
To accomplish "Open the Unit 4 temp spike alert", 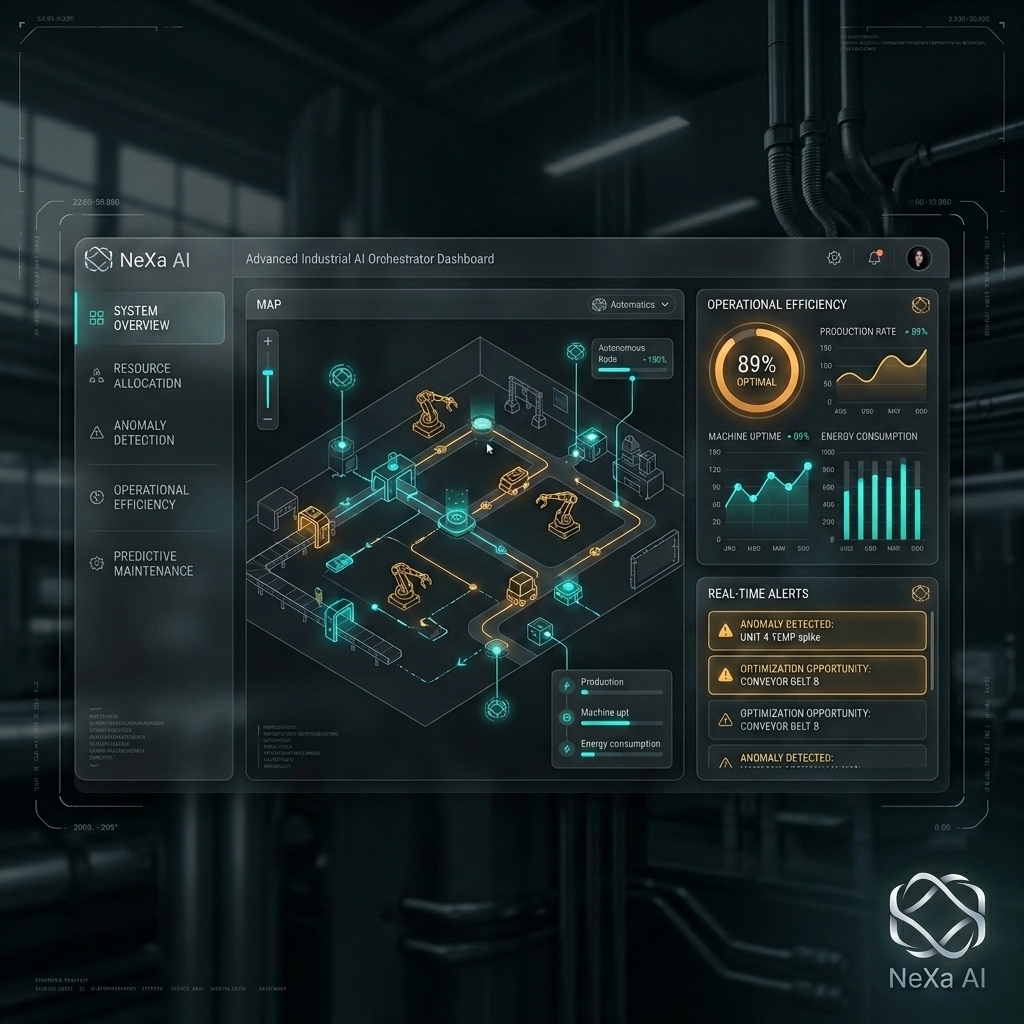I will pos(817,631).
